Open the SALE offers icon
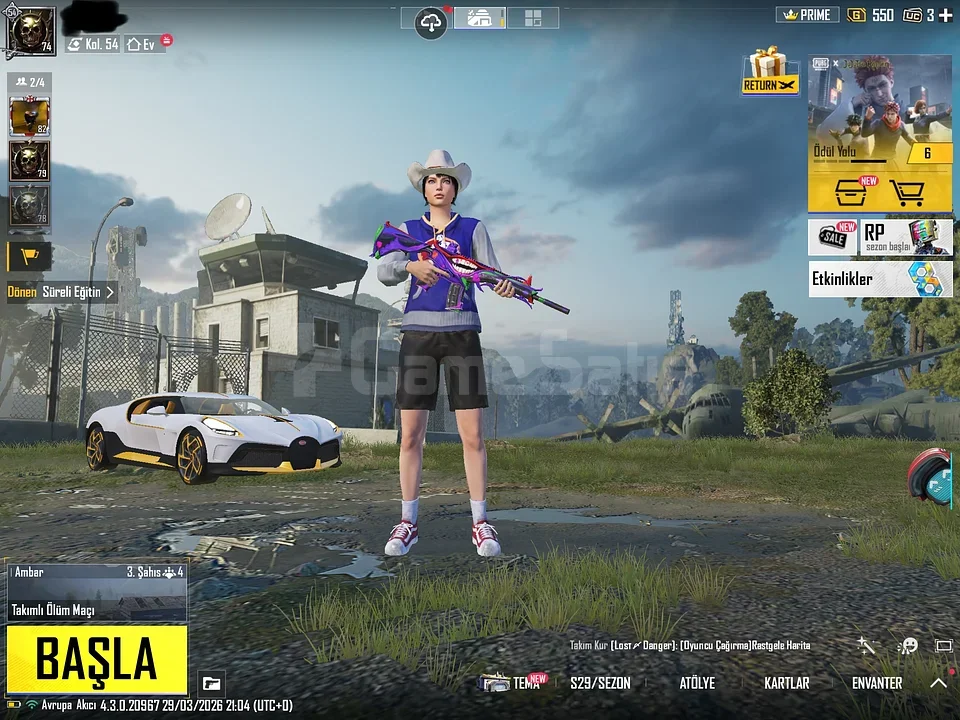 coord(832,238)
